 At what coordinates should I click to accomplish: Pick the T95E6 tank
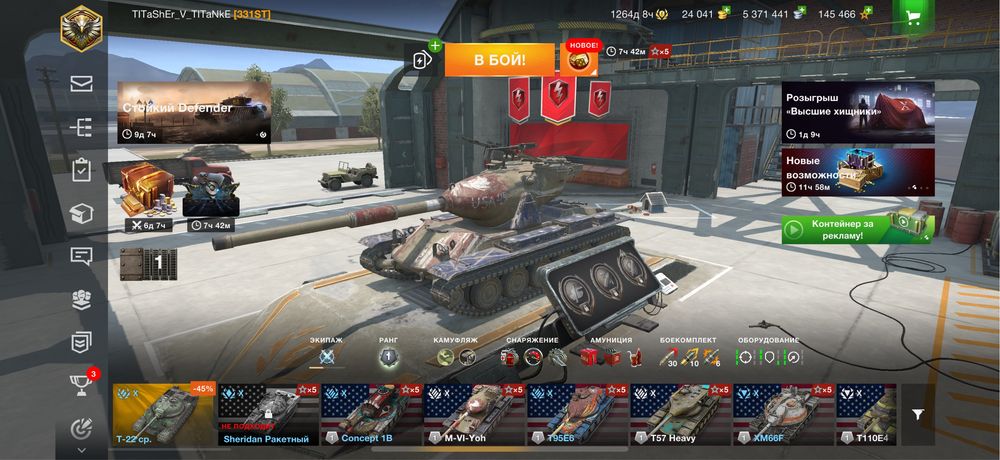[577, 413]
